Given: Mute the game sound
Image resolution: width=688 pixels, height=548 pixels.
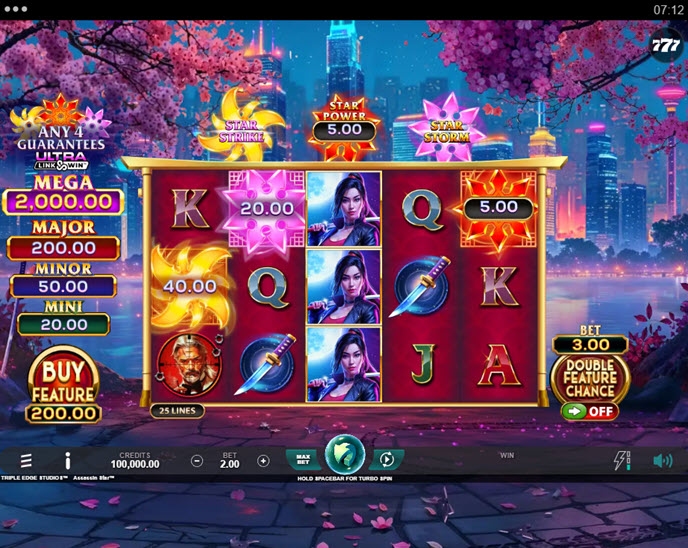Looking at the screenshot, I should (x=662, y=461).
